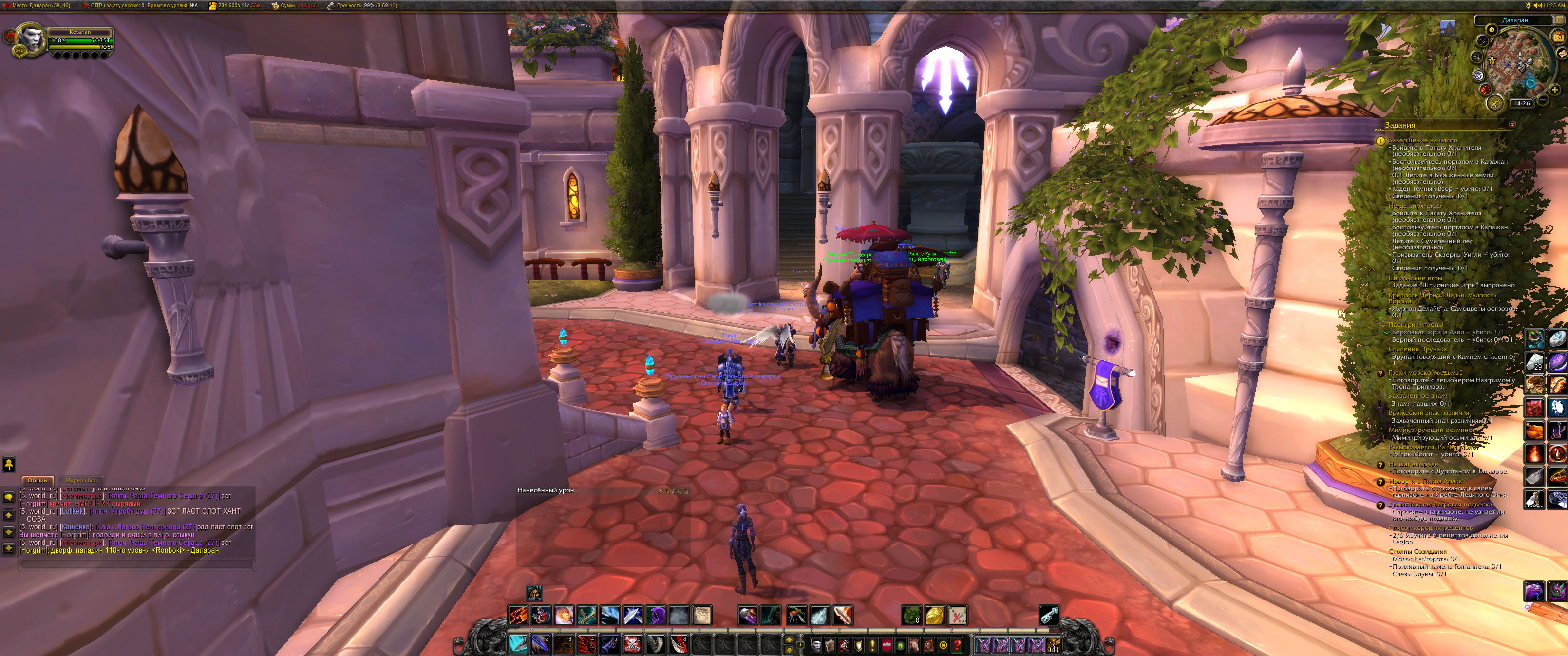Click the chat message input field
Image resolution: width=1568 pixels, height=656 pixels.
coord(136,564)
